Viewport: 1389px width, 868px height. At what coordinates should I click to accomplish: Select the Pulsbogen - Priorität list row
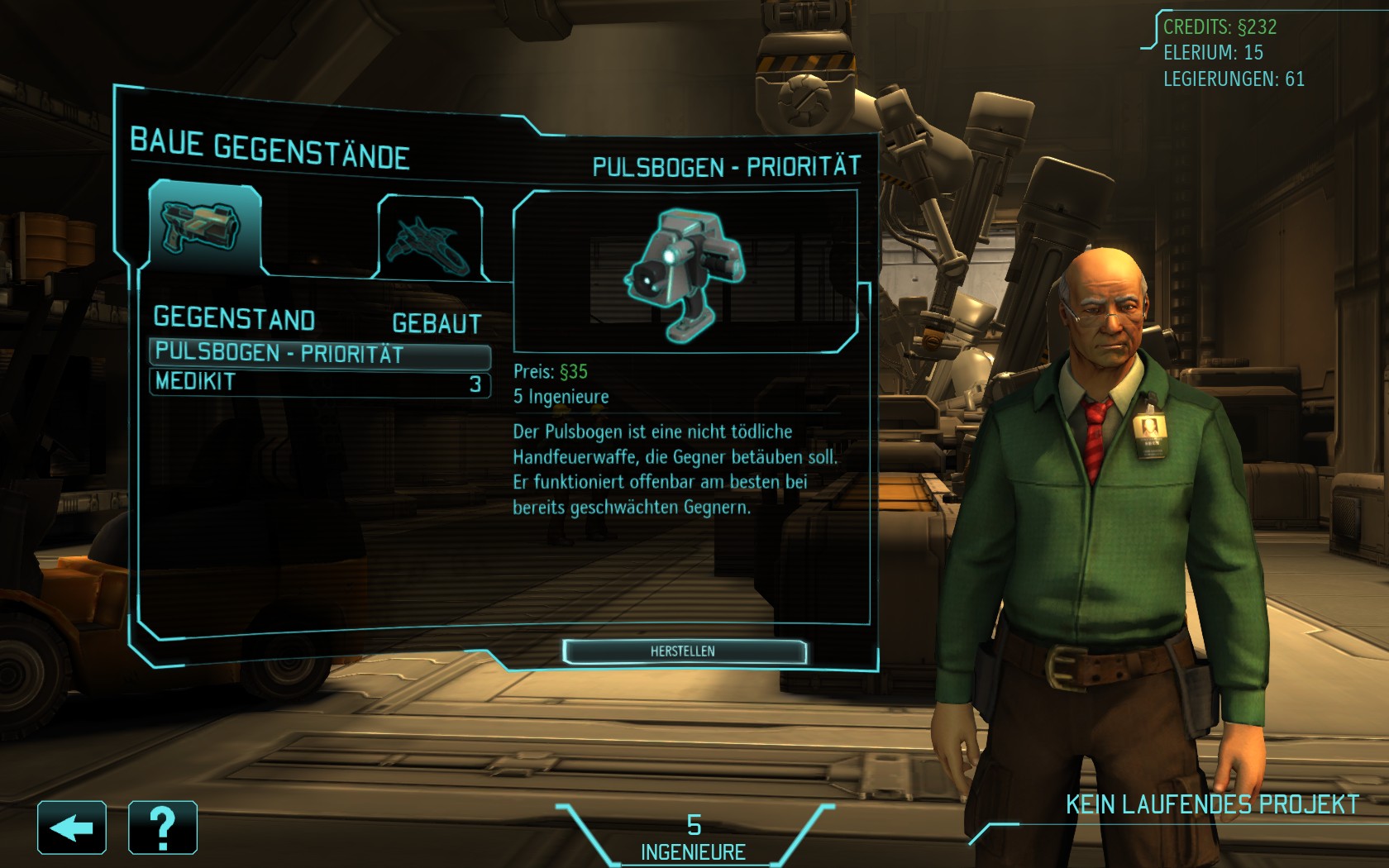tap(319, 354)
